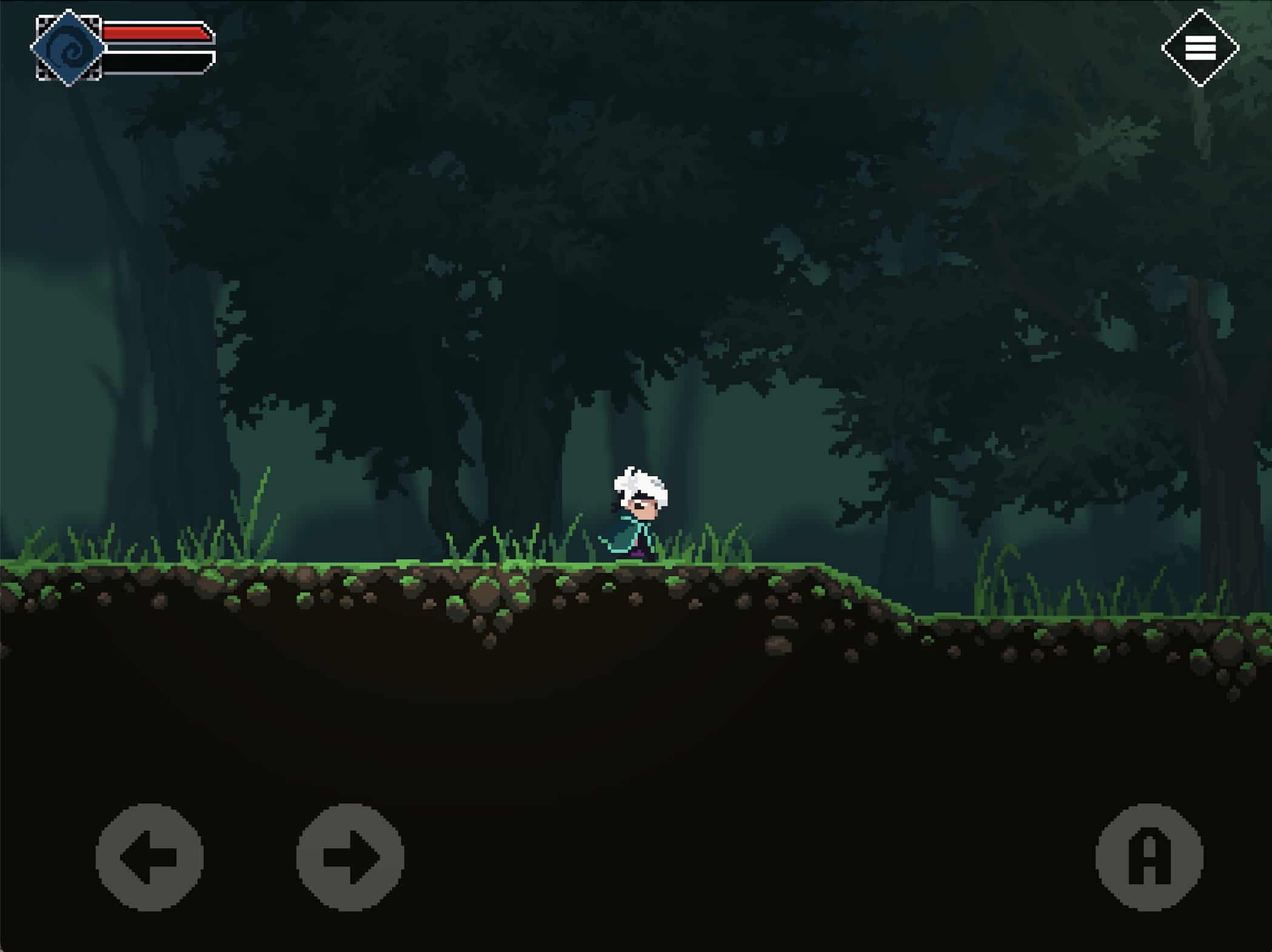Open the hamburger pause menu

coord(1200,48)
